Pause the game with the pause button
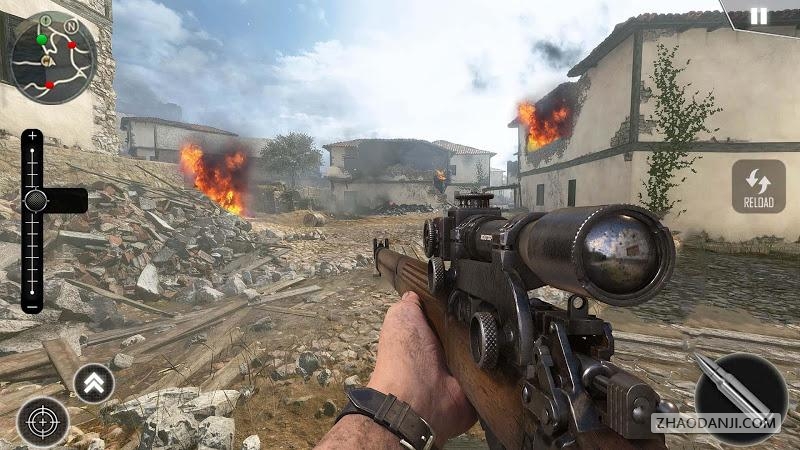This screenshot has height=450, width=800. click(759, 16)
